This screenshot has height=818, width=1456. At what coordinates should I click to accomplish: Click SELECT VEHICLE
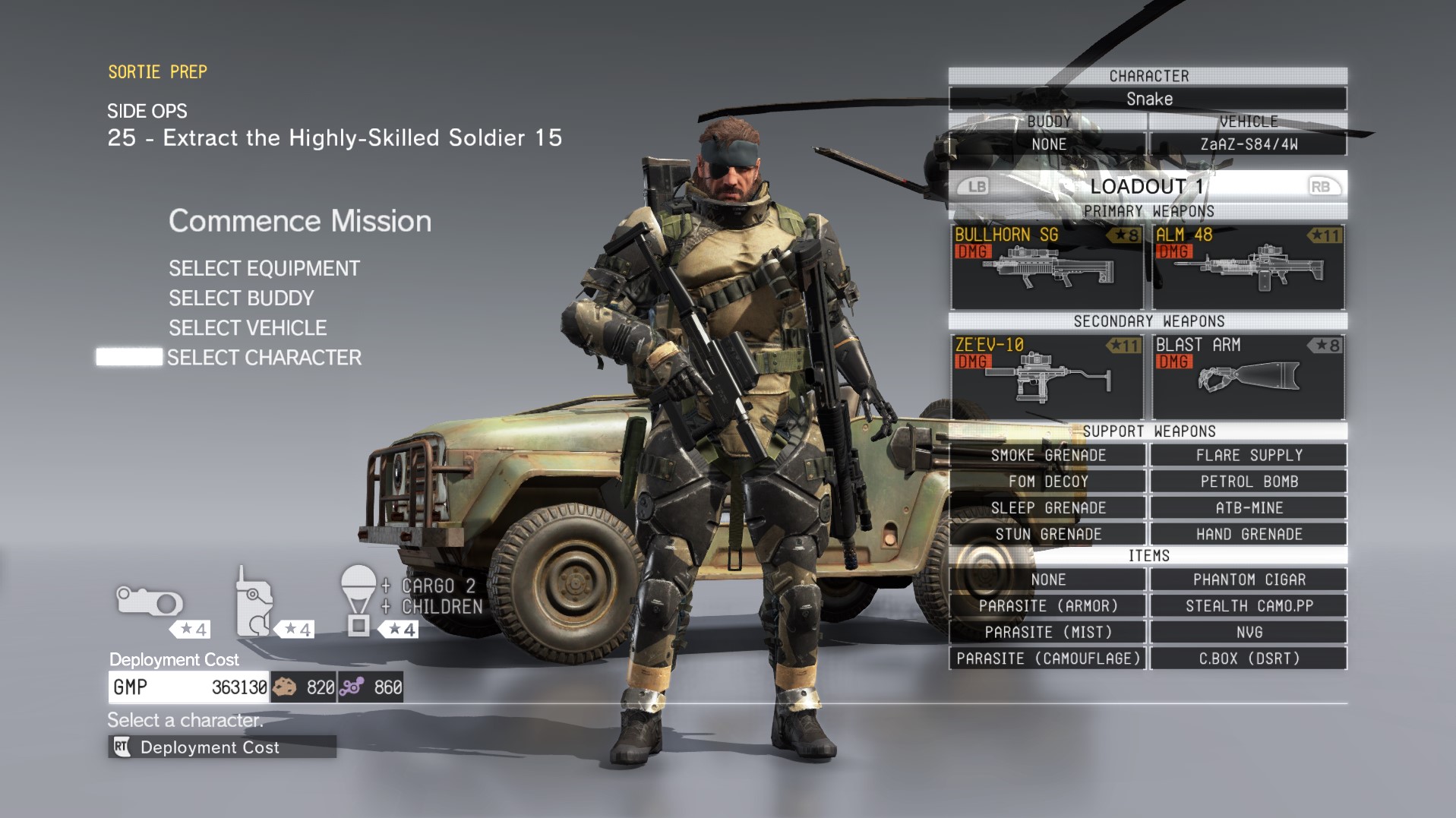(x=248, y=327)
